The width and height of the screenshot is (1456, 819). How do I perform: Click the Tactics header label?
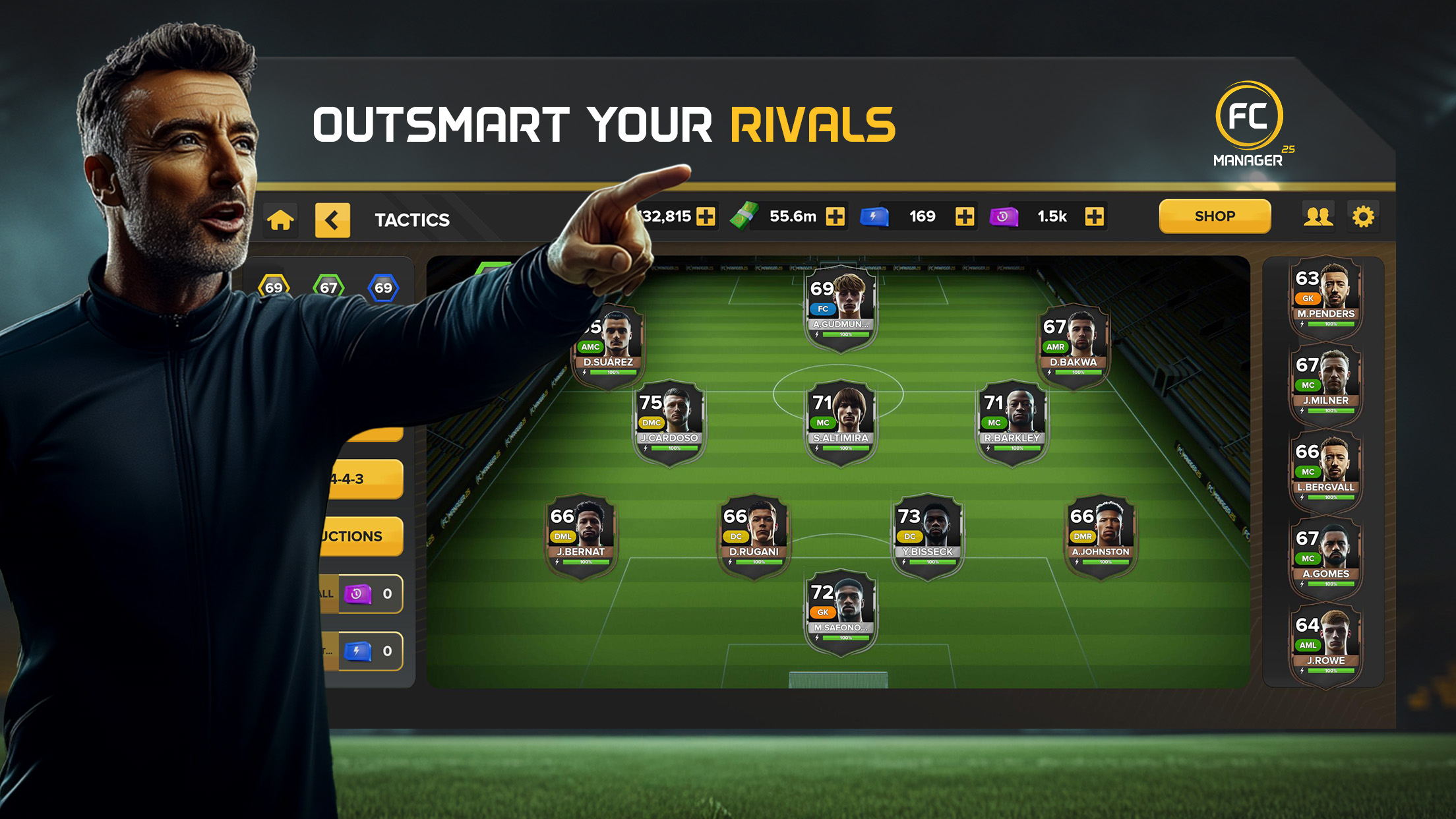pos(411,220)
